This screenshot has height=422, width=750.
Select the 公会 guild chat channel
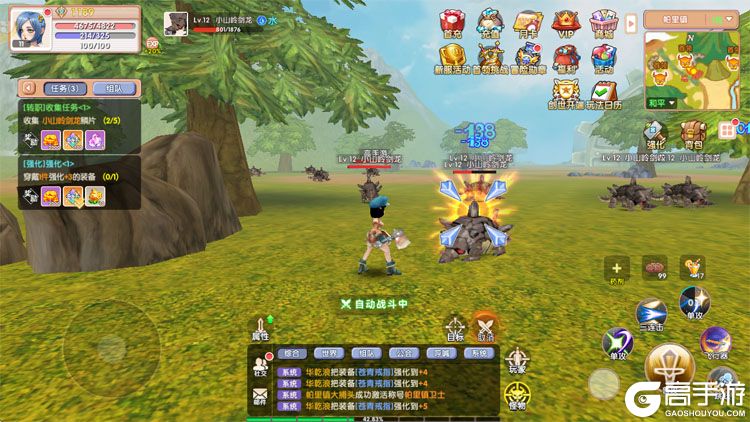tap(402, 352)
